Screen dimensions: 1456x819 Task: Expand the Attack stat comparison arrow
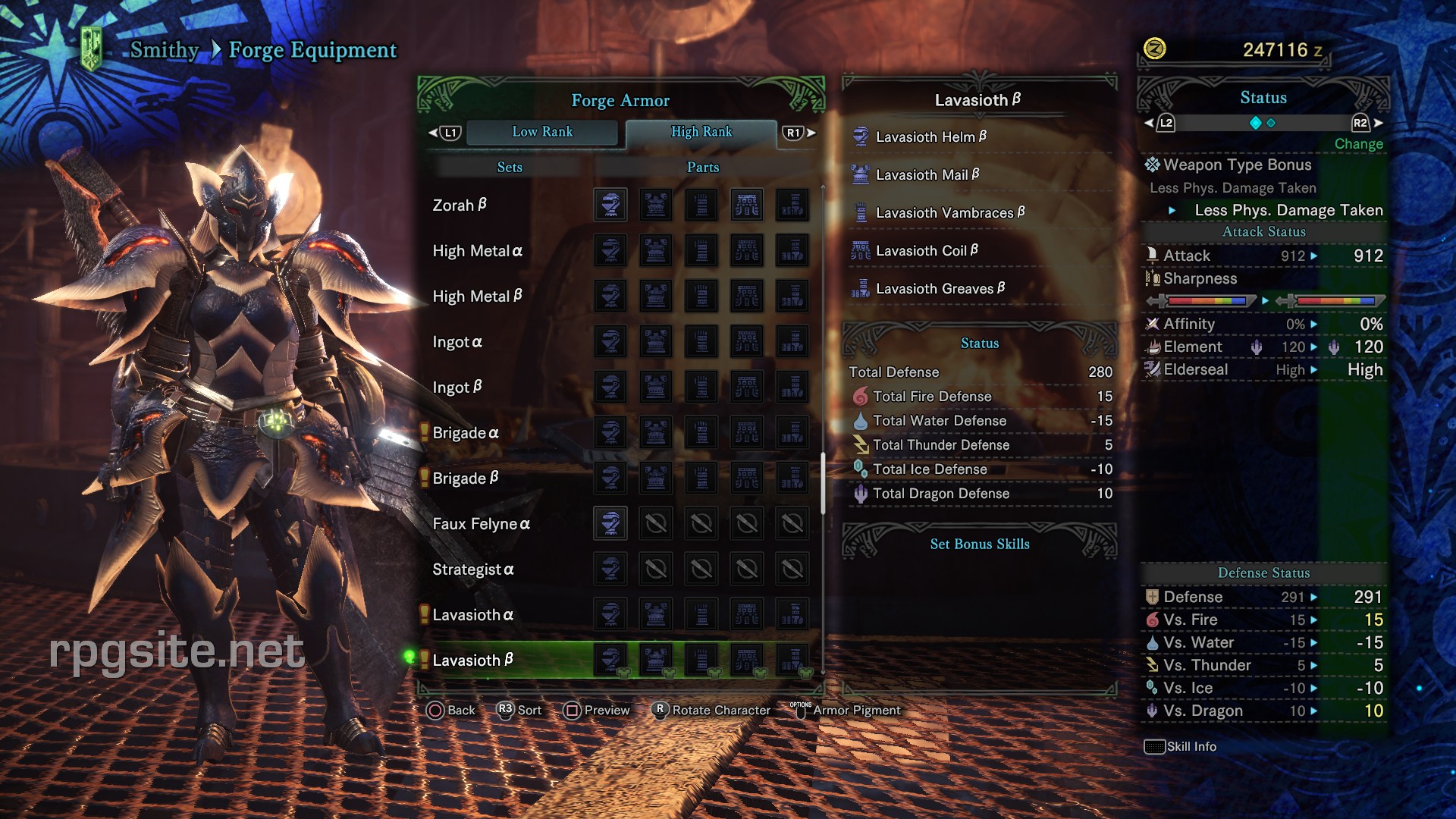point(1314,256)
